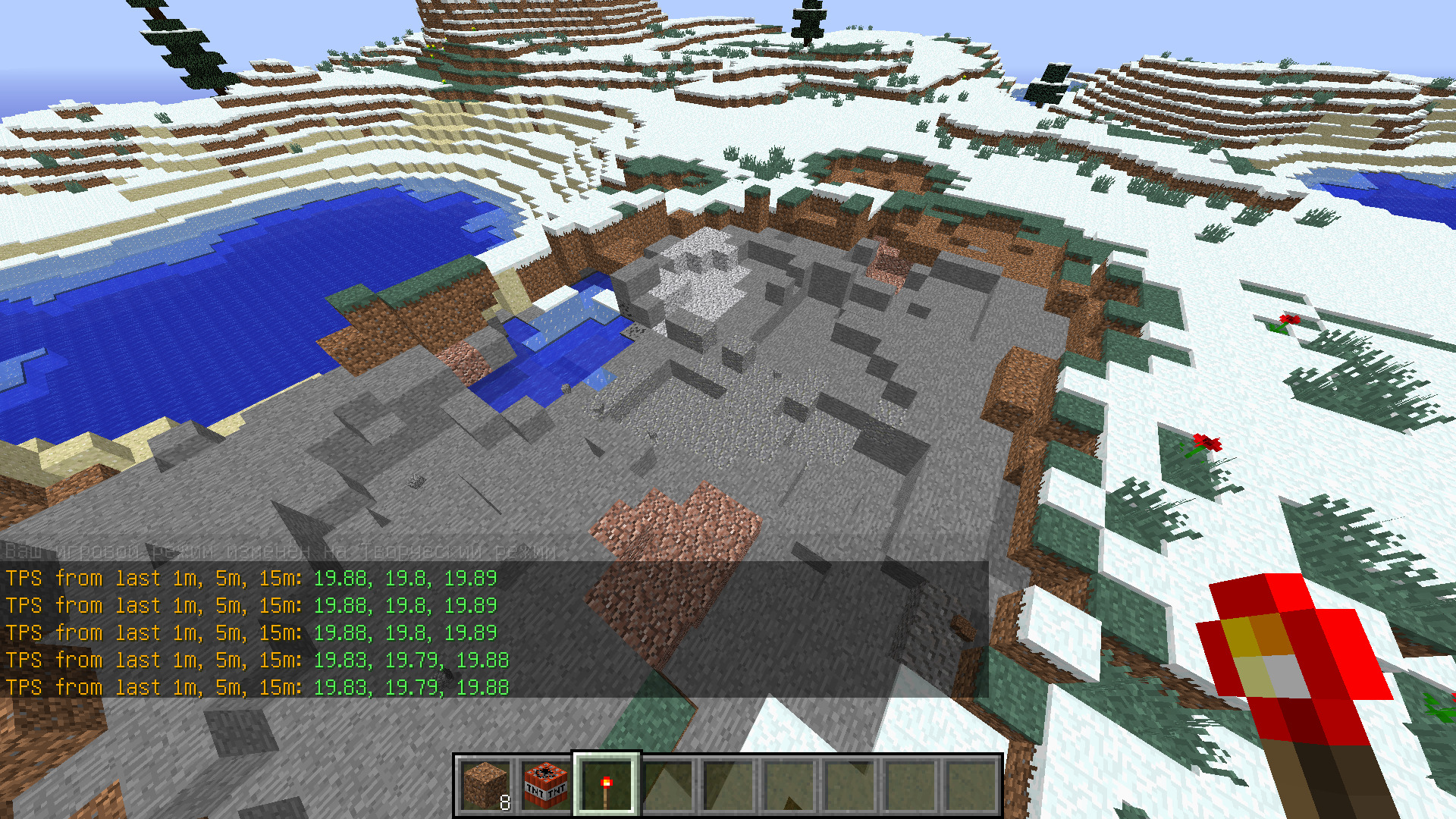Viewport: 1456px width, 819px height.
Task: Select the dirt block hotbar slot
Action: (485, 786)
